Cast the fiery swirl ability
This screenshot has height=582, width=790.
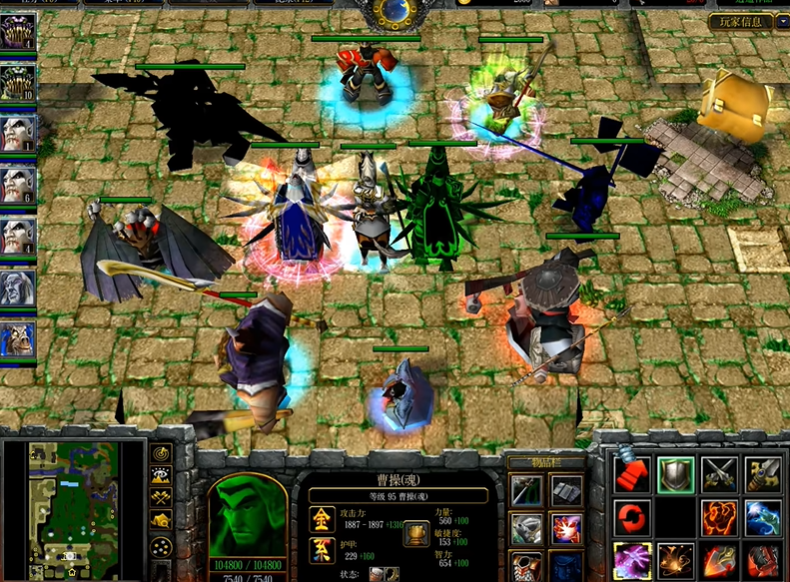(719, 518)
